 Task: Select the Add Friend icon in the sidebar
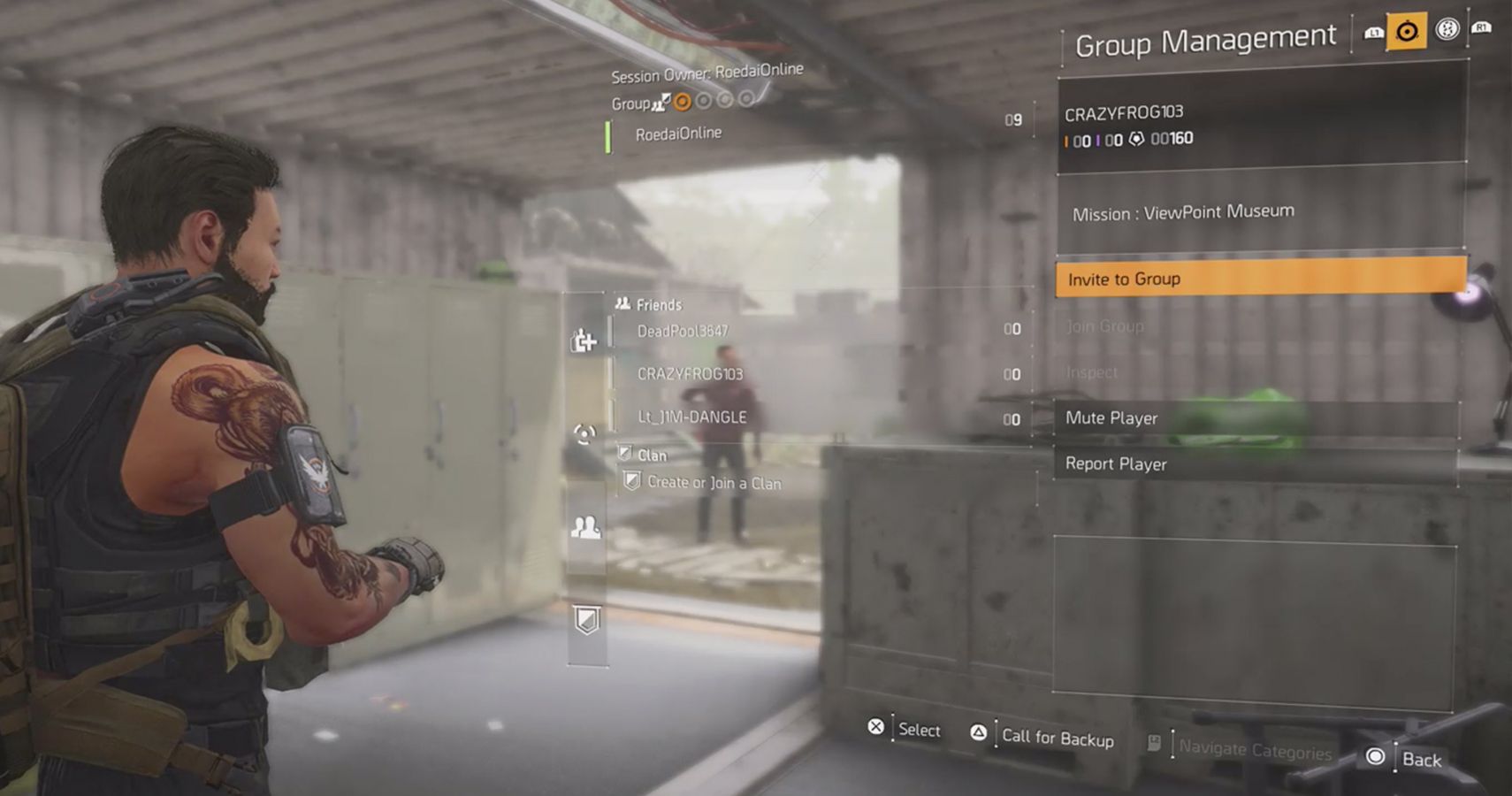pyautogui.click(x=585, y=339)
